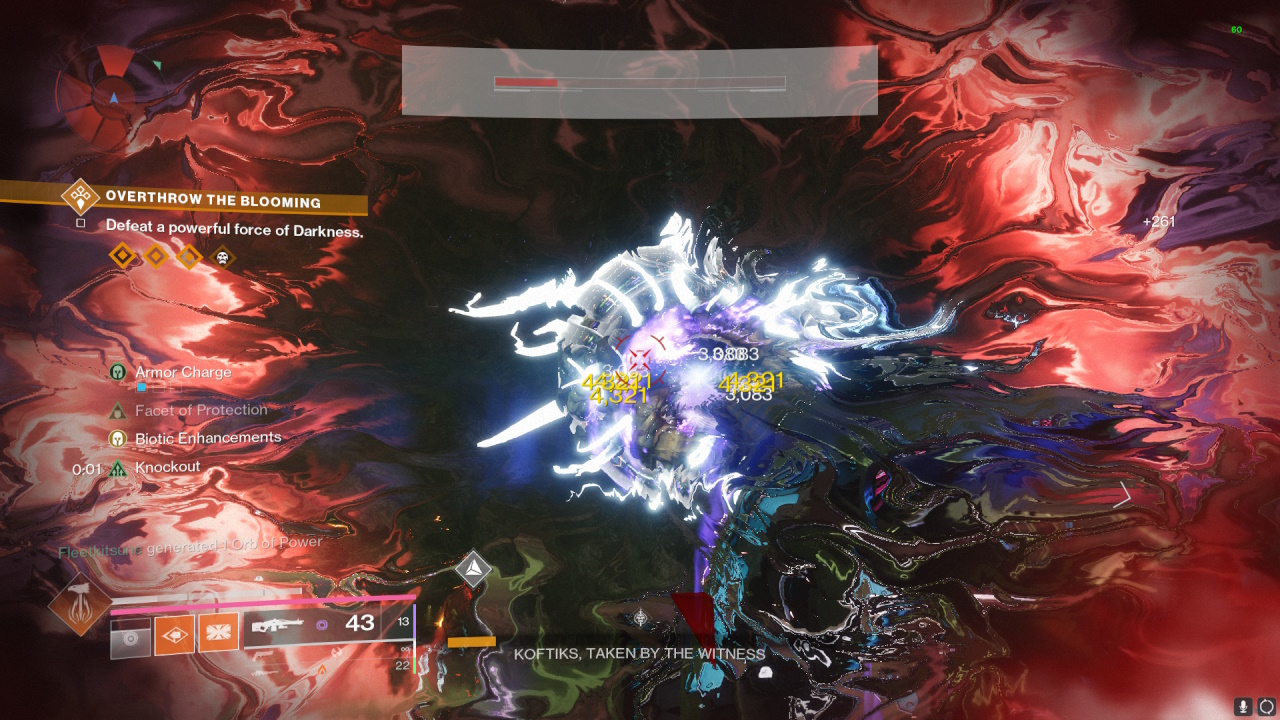The image size is (1280, 720).
Task: Select the Knockout buff icon
Action: [120, 467]
